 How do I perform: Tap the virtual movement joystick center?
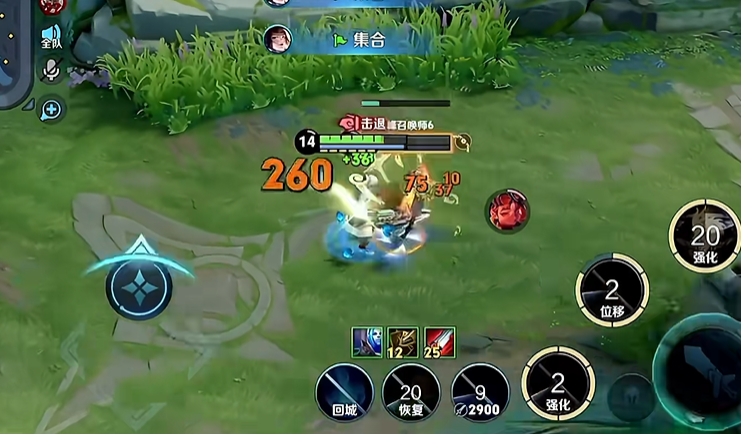click(139, 286)
